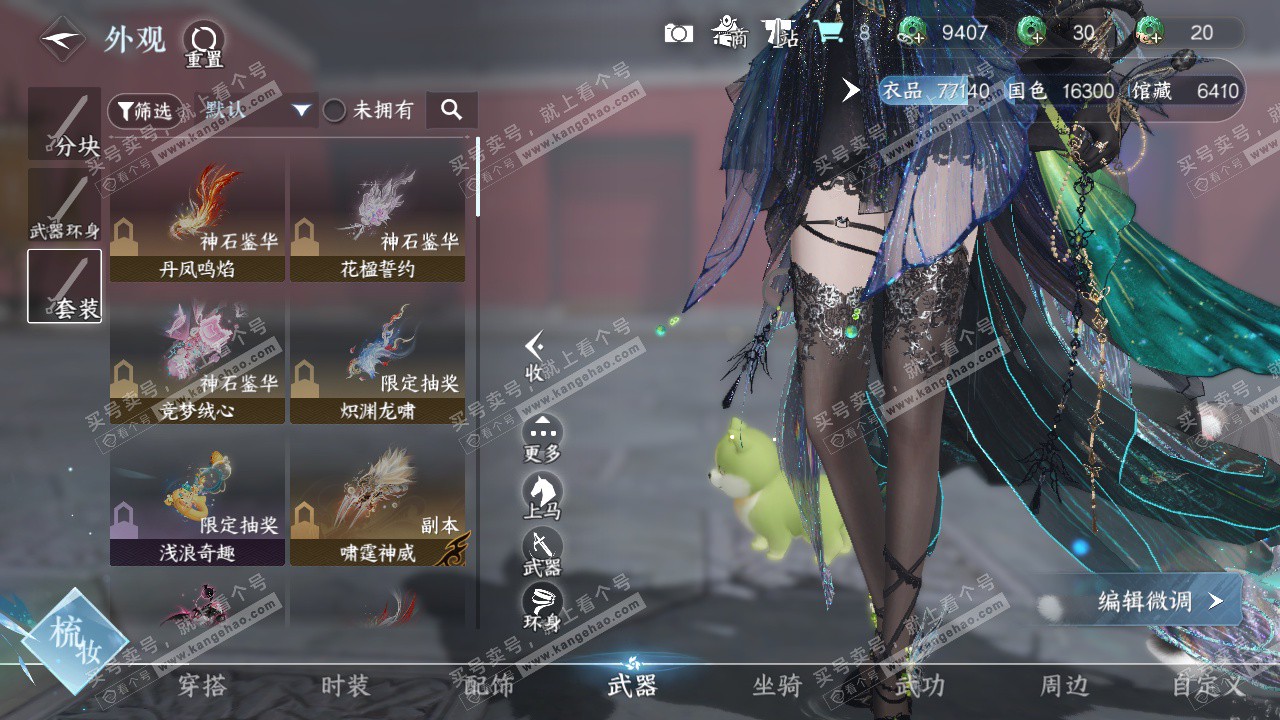Choose the 炽渊龙啸 weapon set
The width and height of the screenshot is (1280, 720).
[x=377, y=359]
